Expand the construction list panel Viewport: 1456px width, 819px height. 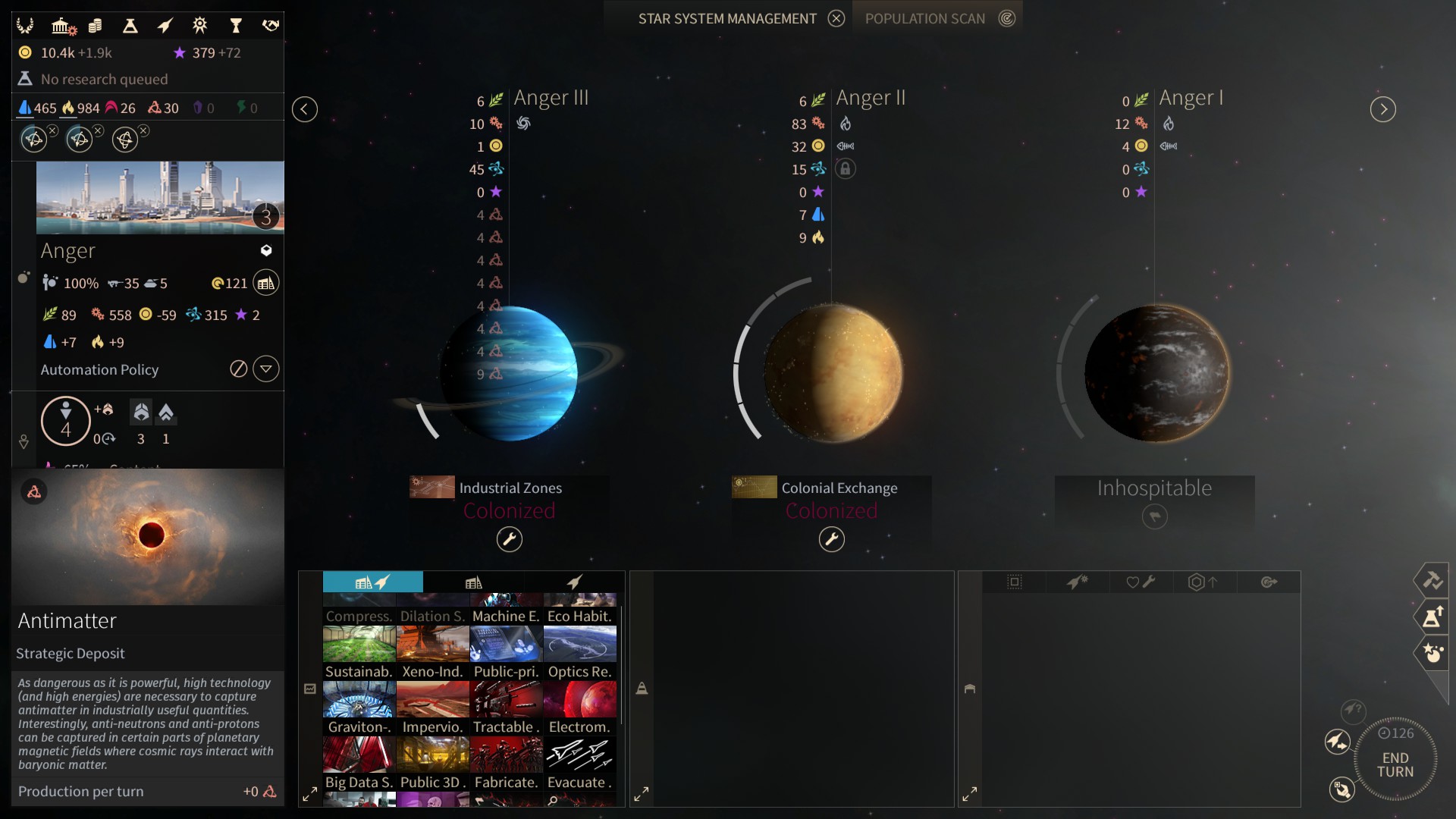pos(309,794)
